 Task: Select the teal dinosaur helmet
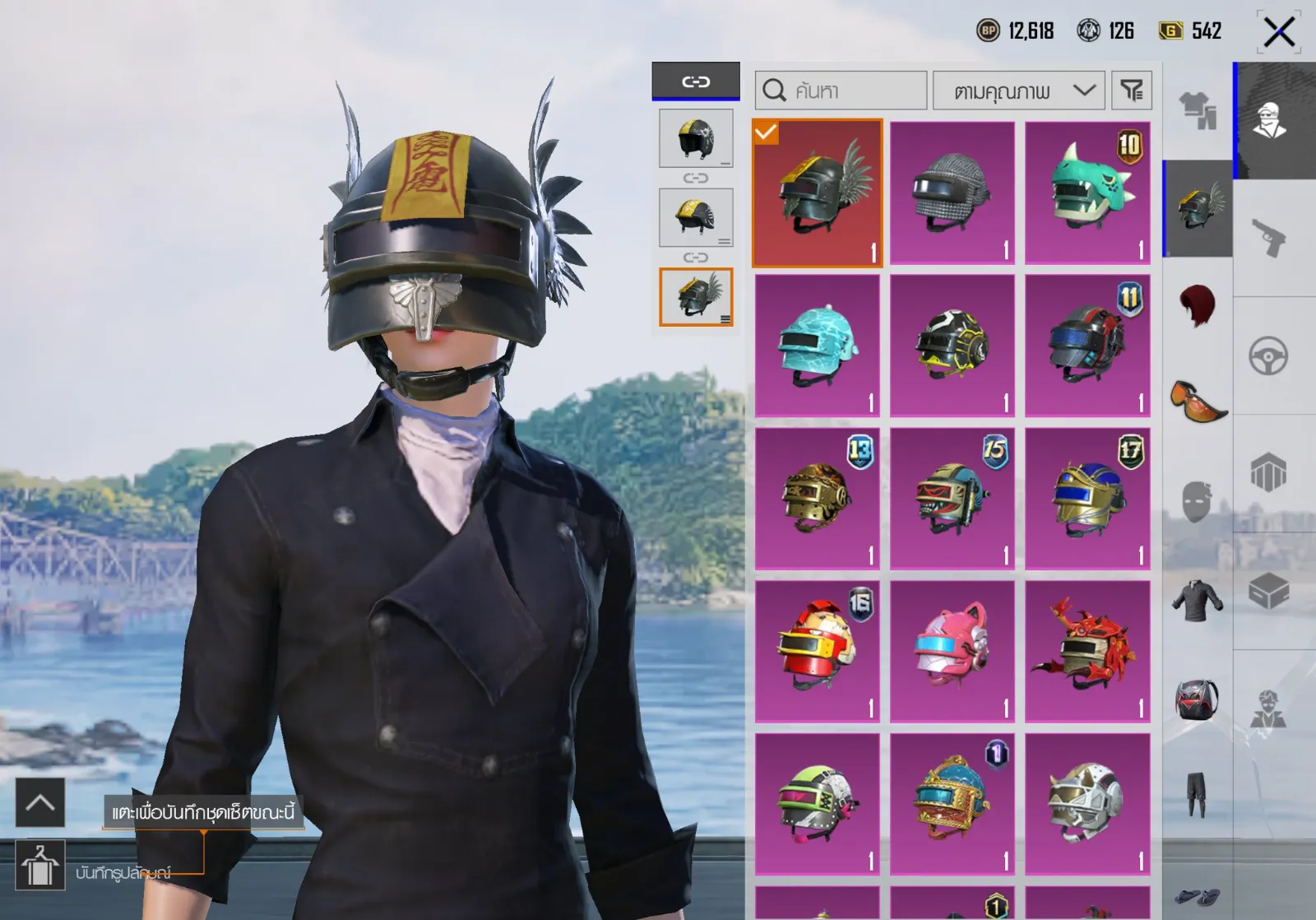pyautogui.click(x=1087, y=193)
